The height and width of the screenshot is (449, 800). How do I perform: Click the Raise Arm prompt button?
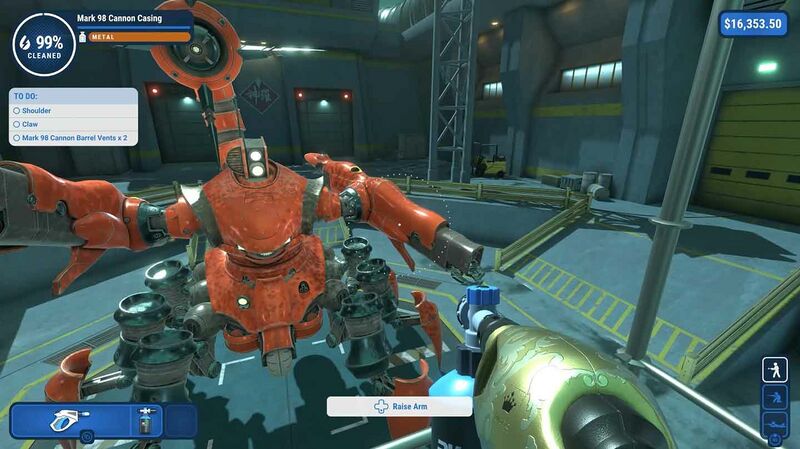[399, 407]
